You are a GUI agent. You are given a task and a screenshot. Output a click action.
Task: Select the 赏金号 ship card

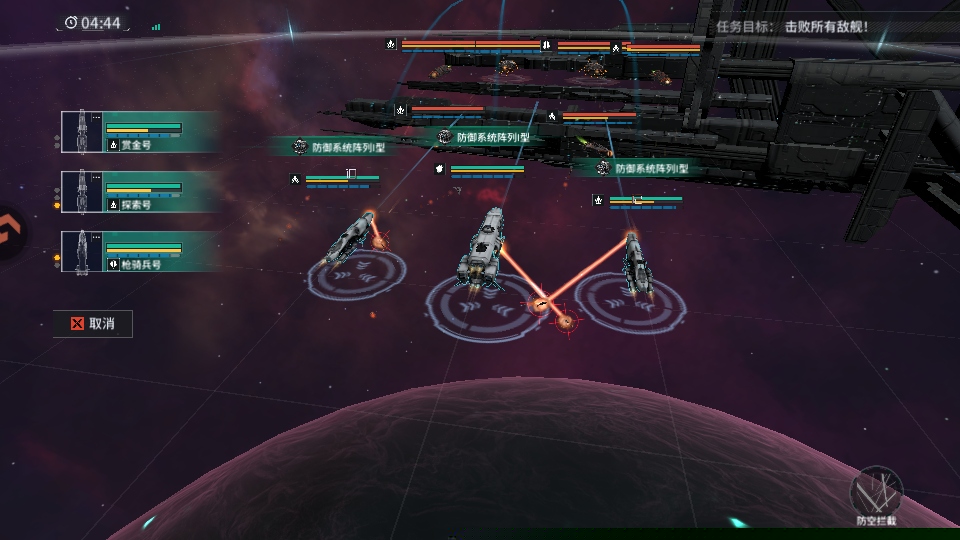(x=138, y=132)
